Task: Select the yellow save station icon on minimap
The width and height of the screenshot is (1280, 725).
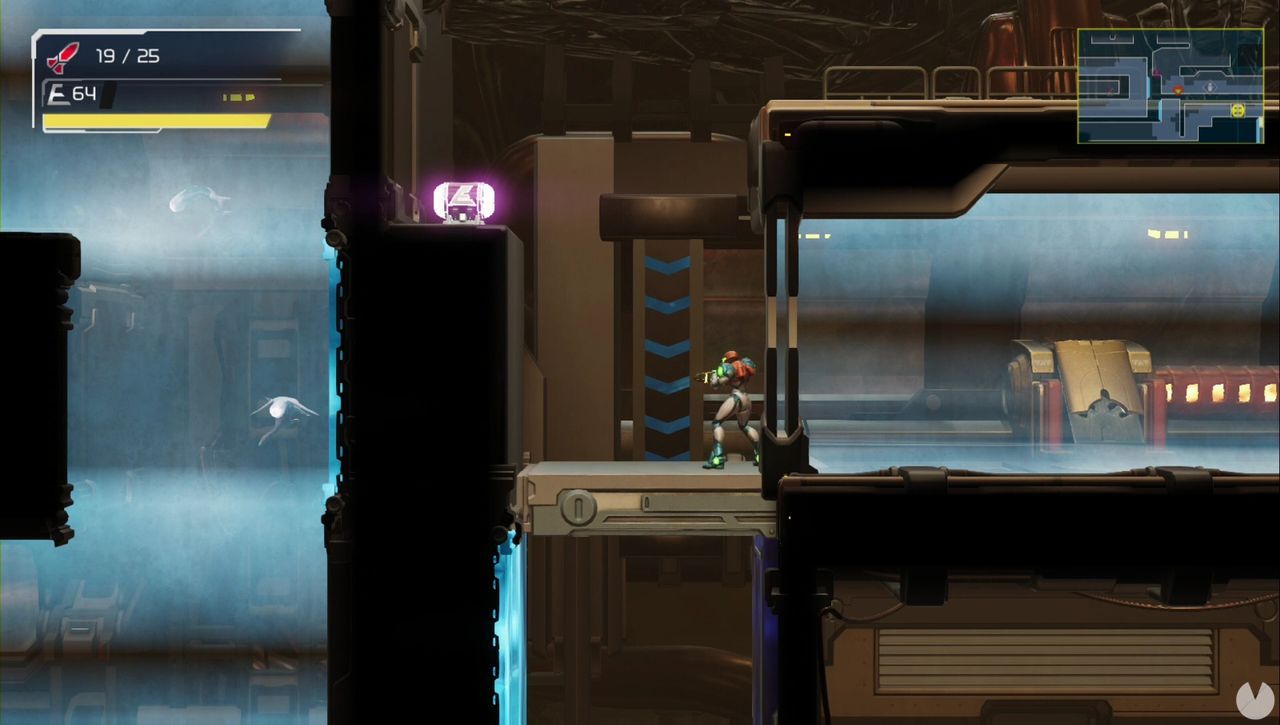Action: [x=1238, y=110]
